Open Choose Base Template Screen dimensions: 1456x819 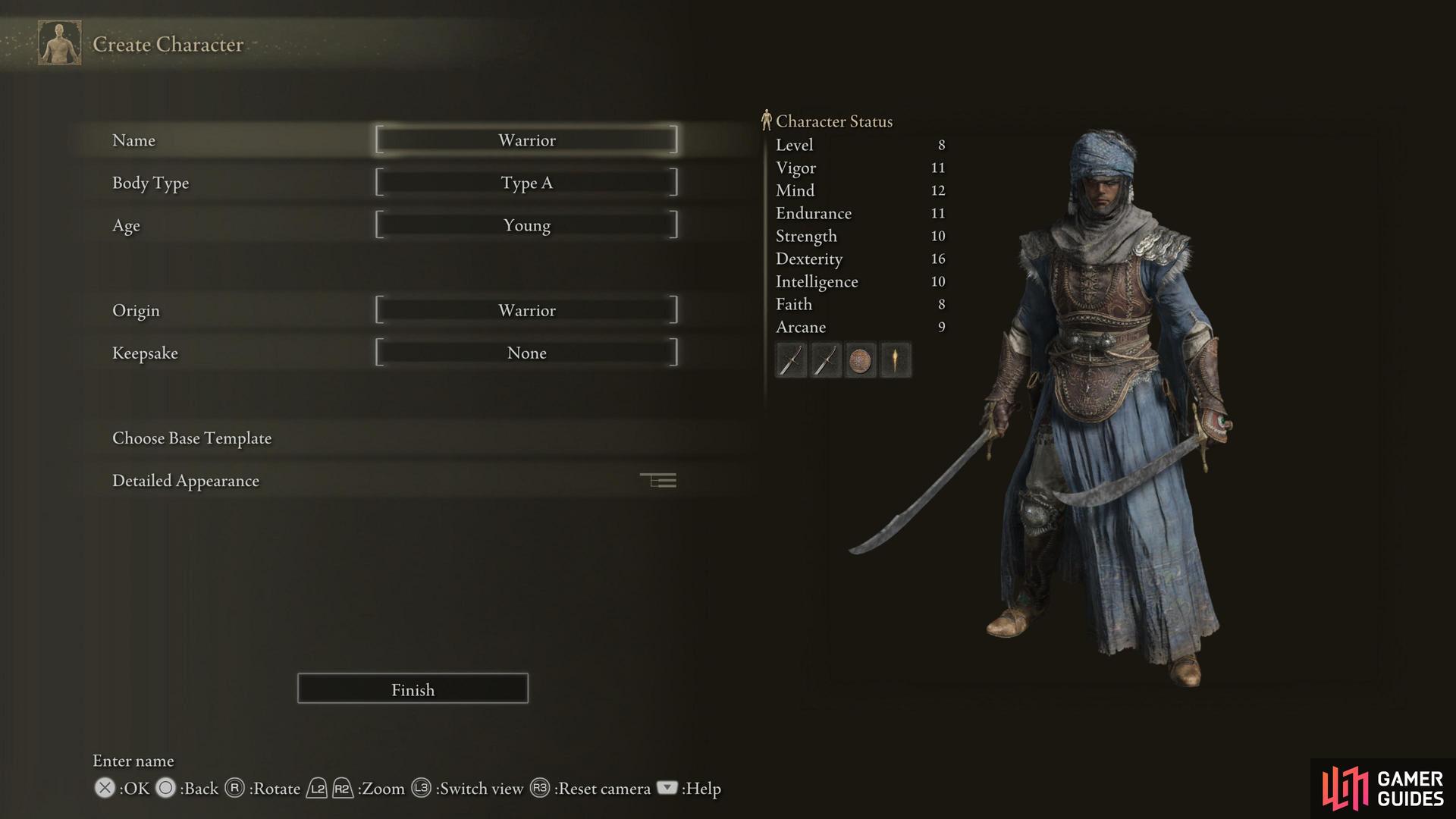click(x=192, y=438)
